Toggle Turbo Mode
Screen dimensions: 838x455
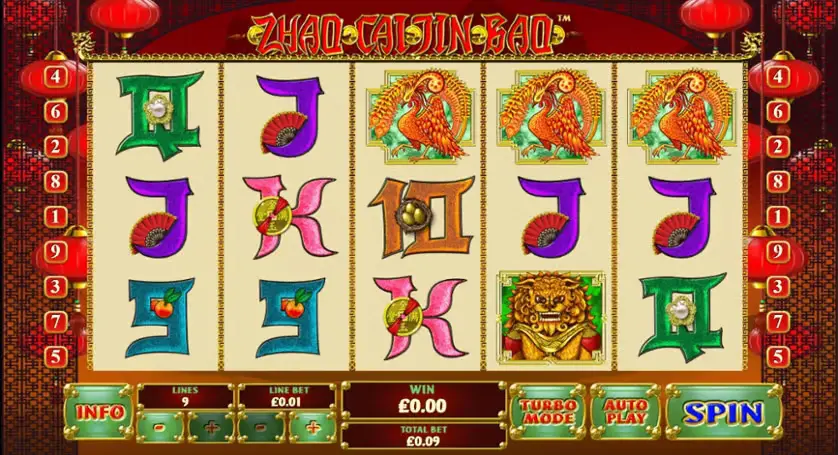click(546, 411)
